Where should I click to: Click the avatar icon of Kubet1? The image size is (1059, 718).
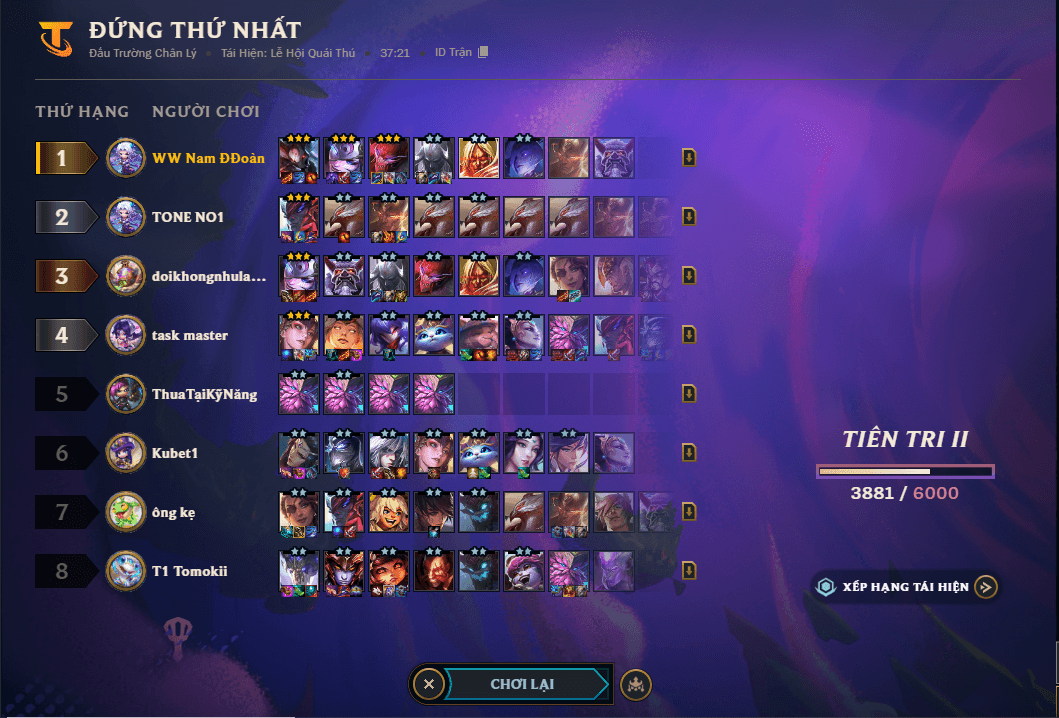126,453
